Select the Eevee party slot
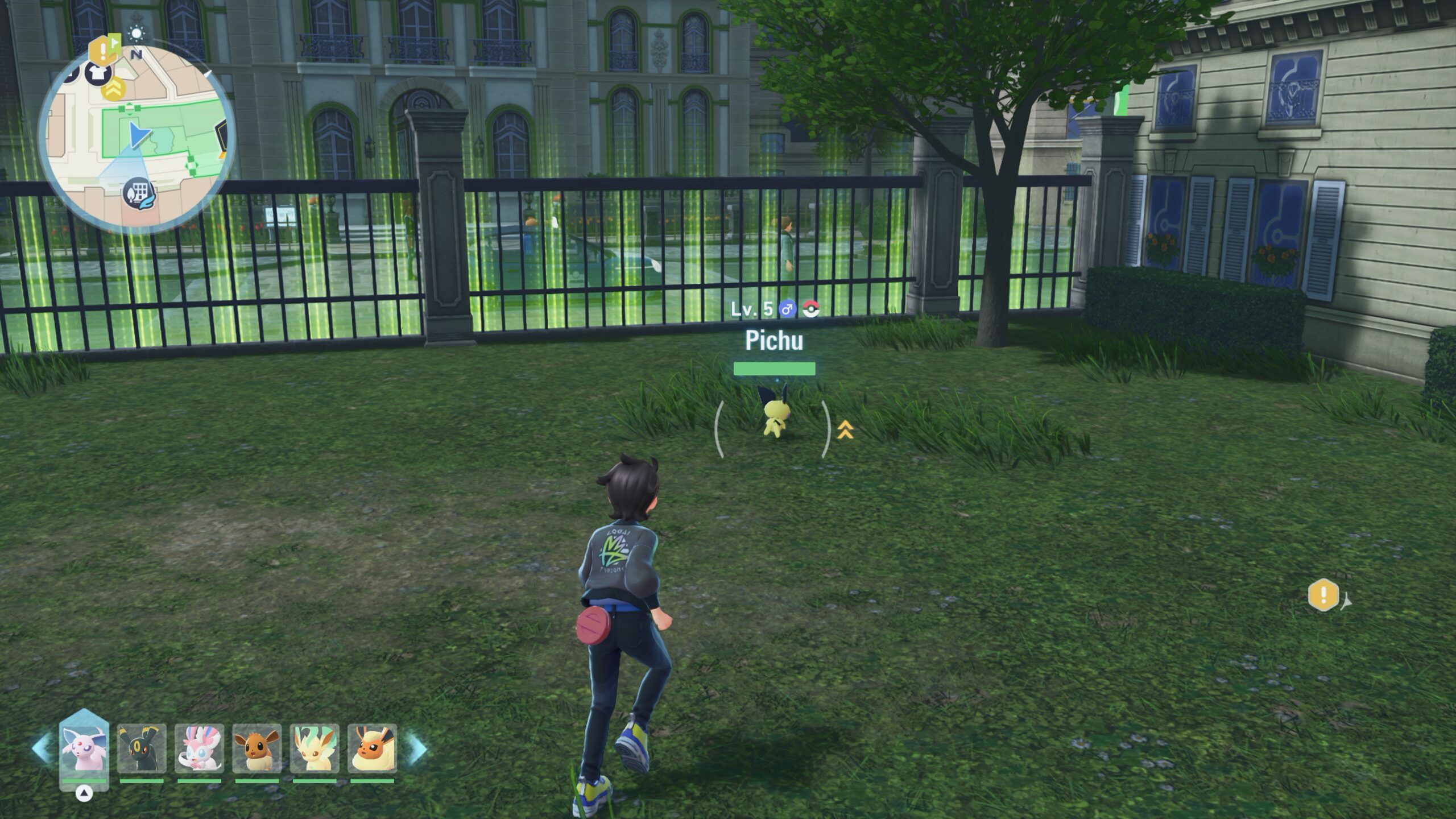The image size is (1456, 819). click(x=257, y=748)
